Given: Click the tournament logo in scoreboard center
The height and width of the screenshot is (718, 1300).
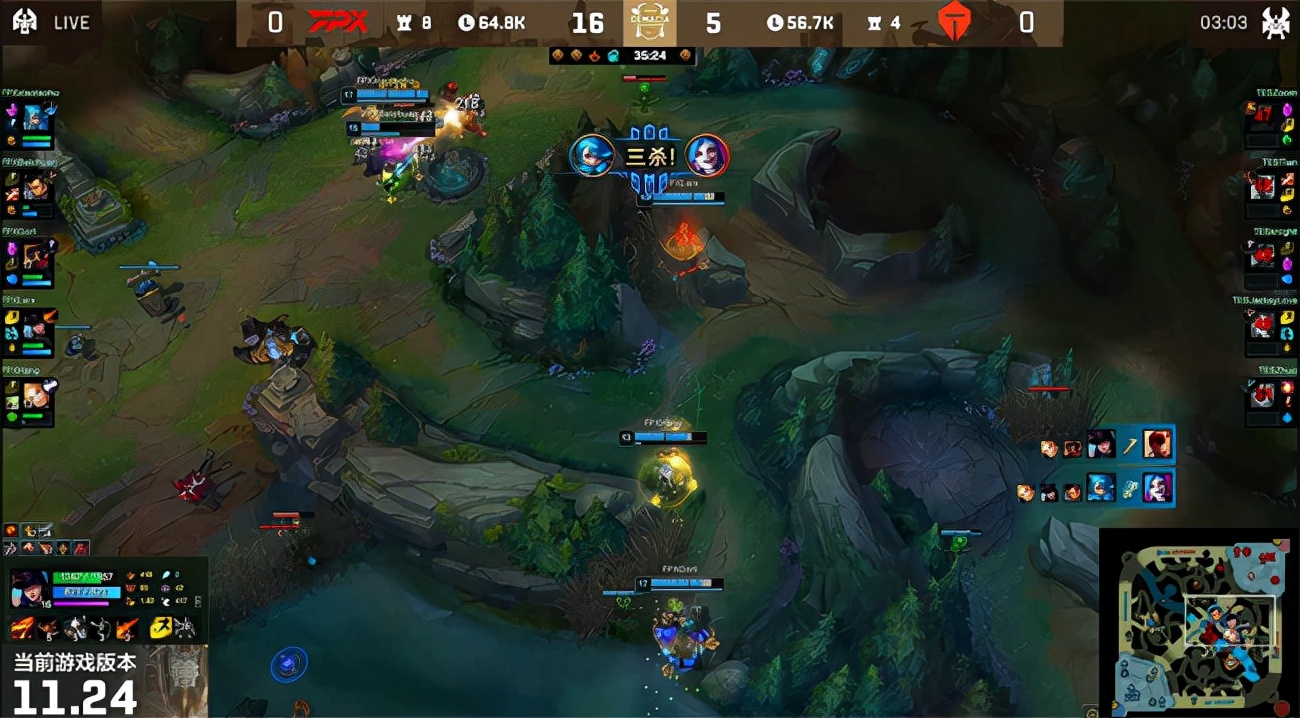Looking at the screenshot, I should click(650, 22).
